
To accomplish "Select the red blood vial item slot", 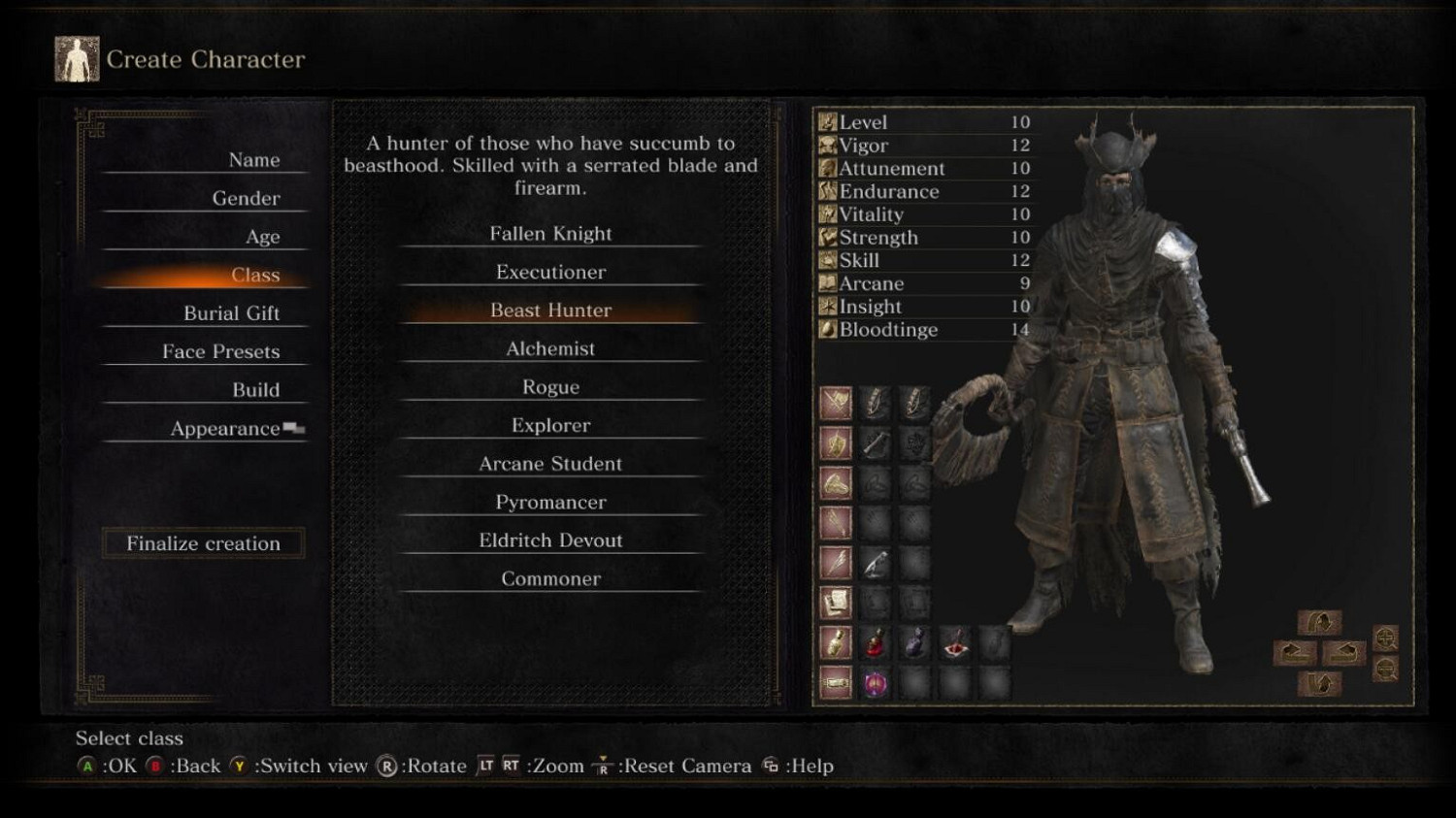I will (876, 642).
